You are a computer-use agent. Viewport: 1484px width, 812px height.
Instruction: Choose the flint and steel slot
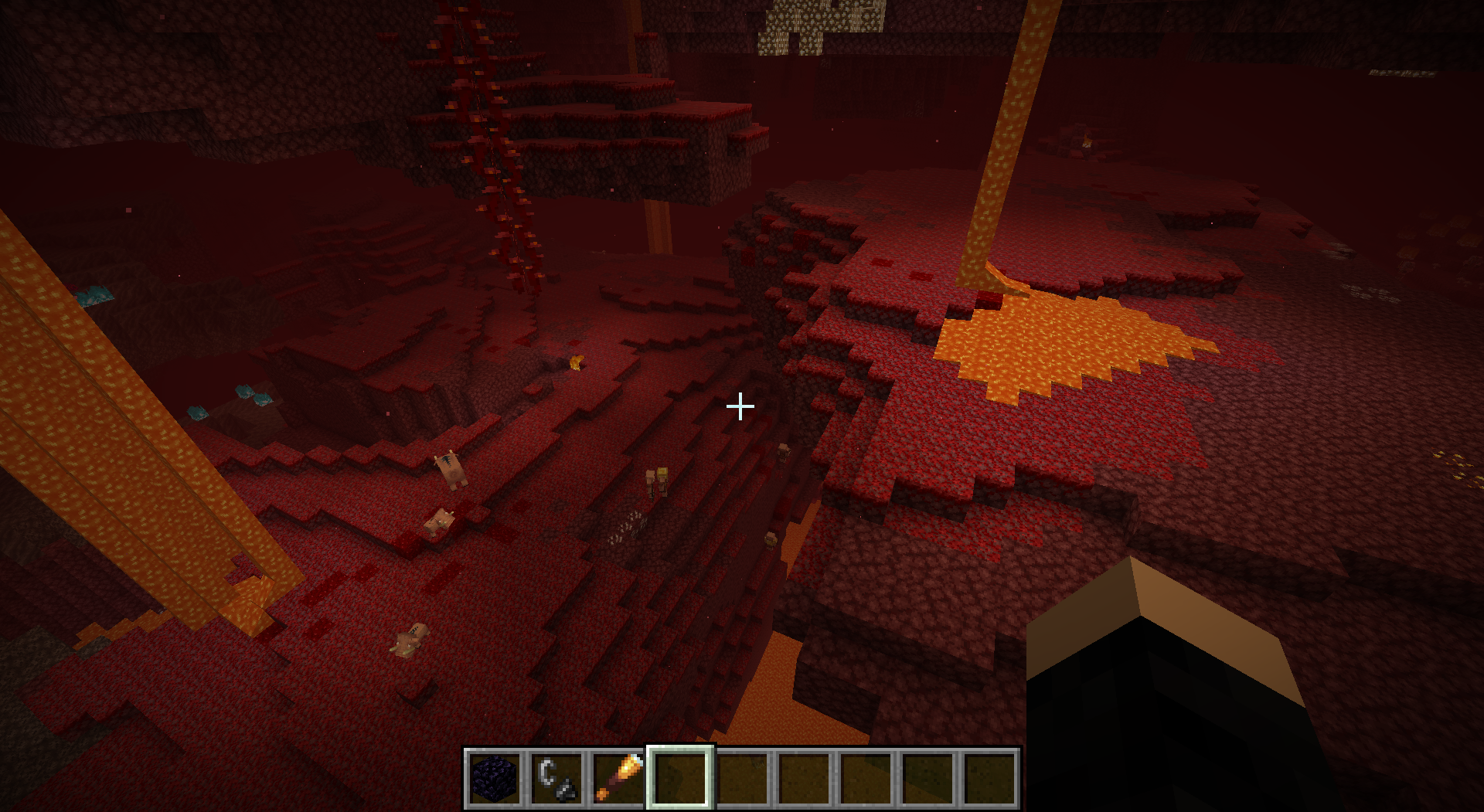click(x=556, y=777)
